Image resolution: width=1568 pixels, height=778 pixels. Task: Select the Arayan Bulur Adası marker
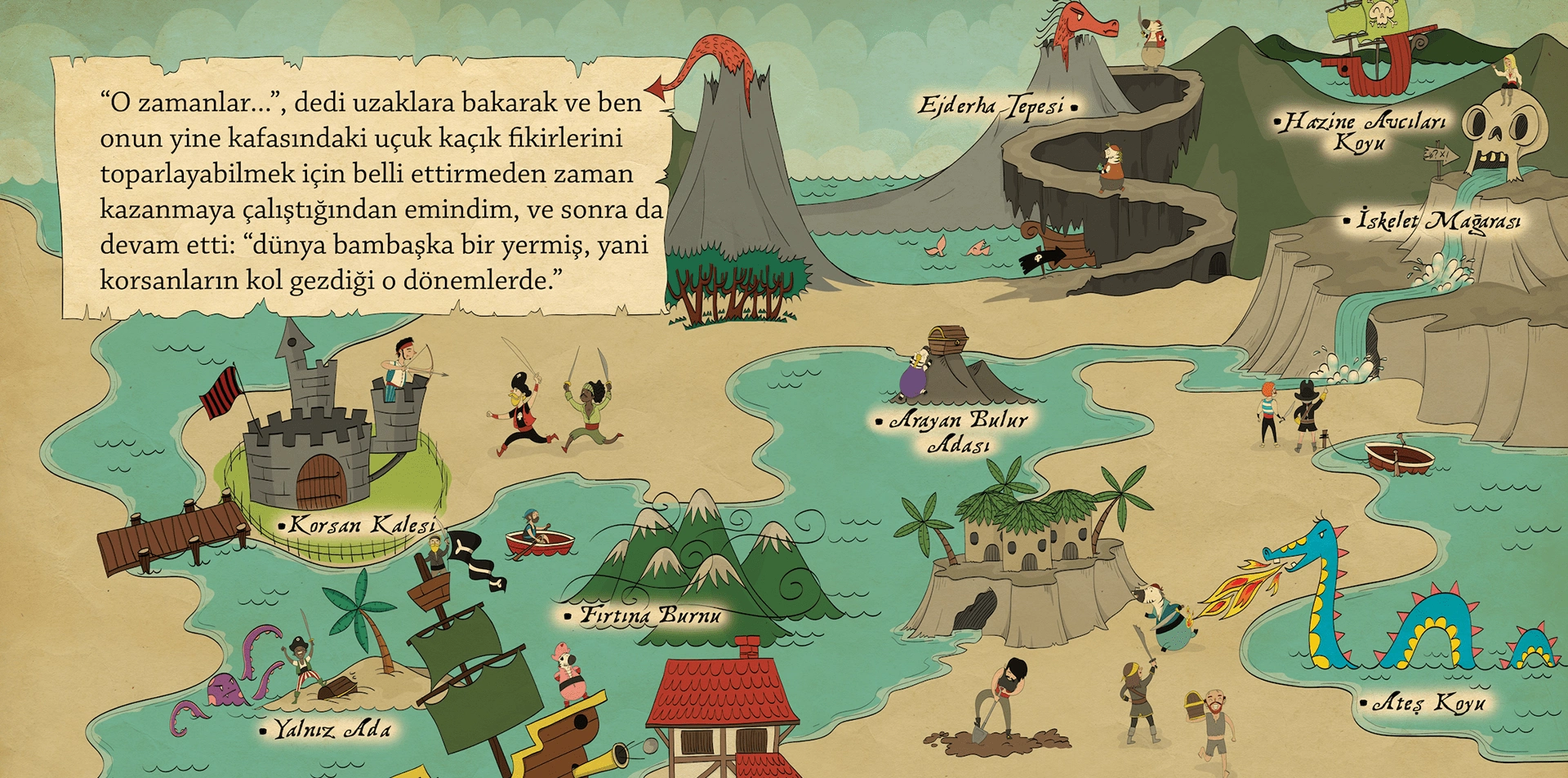point(880,422)
